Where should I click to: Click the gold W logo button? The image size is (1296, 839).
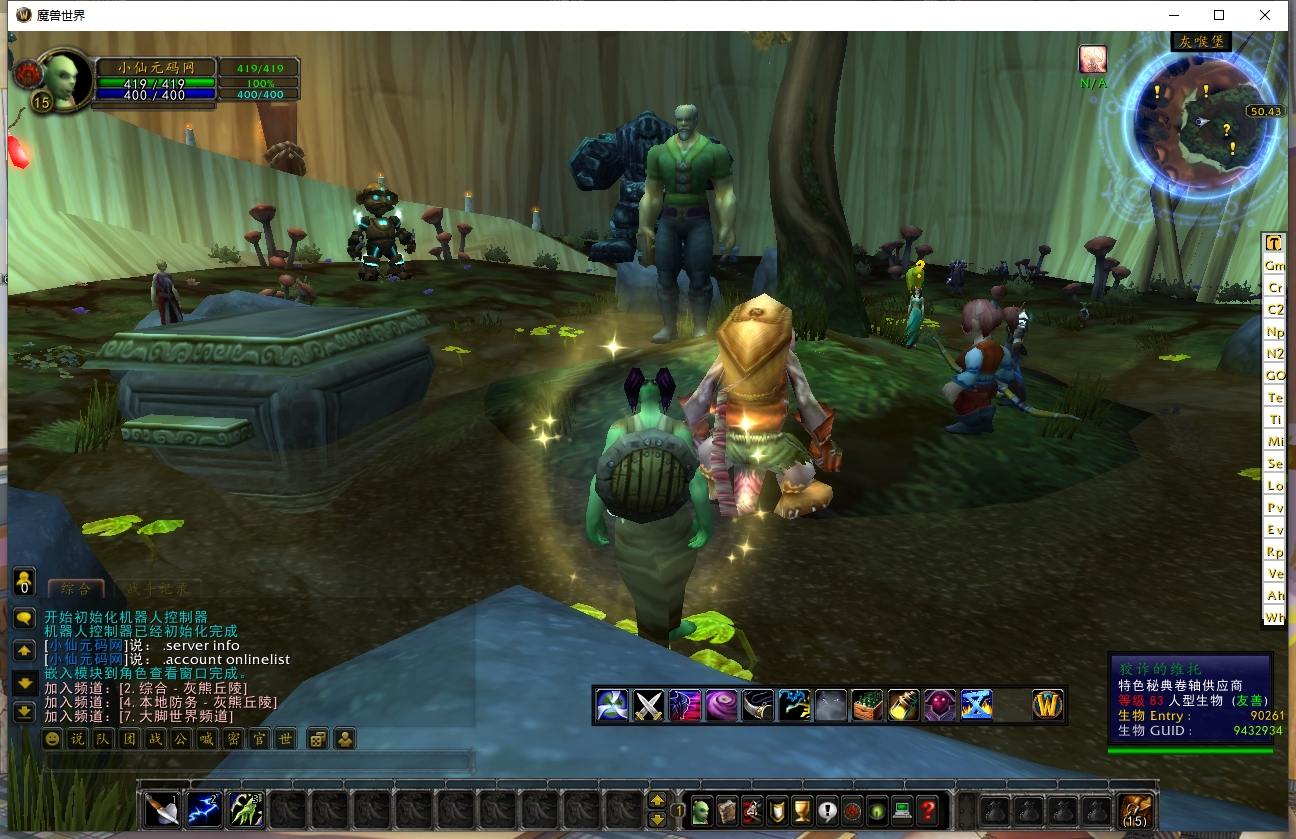point(1047,705)
